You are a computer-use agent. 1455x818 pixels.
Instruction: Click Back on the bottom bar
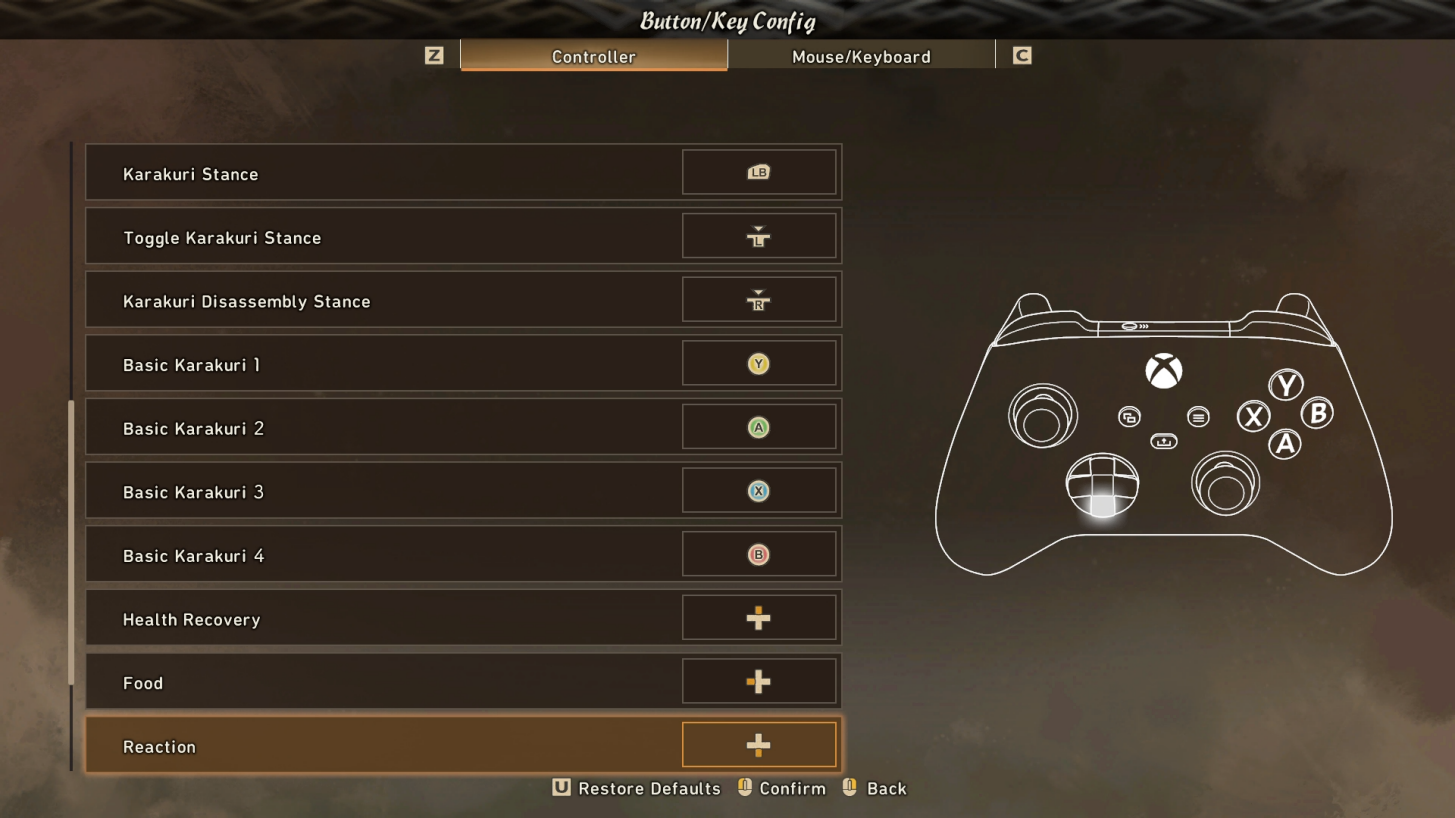tap(884, 788)
